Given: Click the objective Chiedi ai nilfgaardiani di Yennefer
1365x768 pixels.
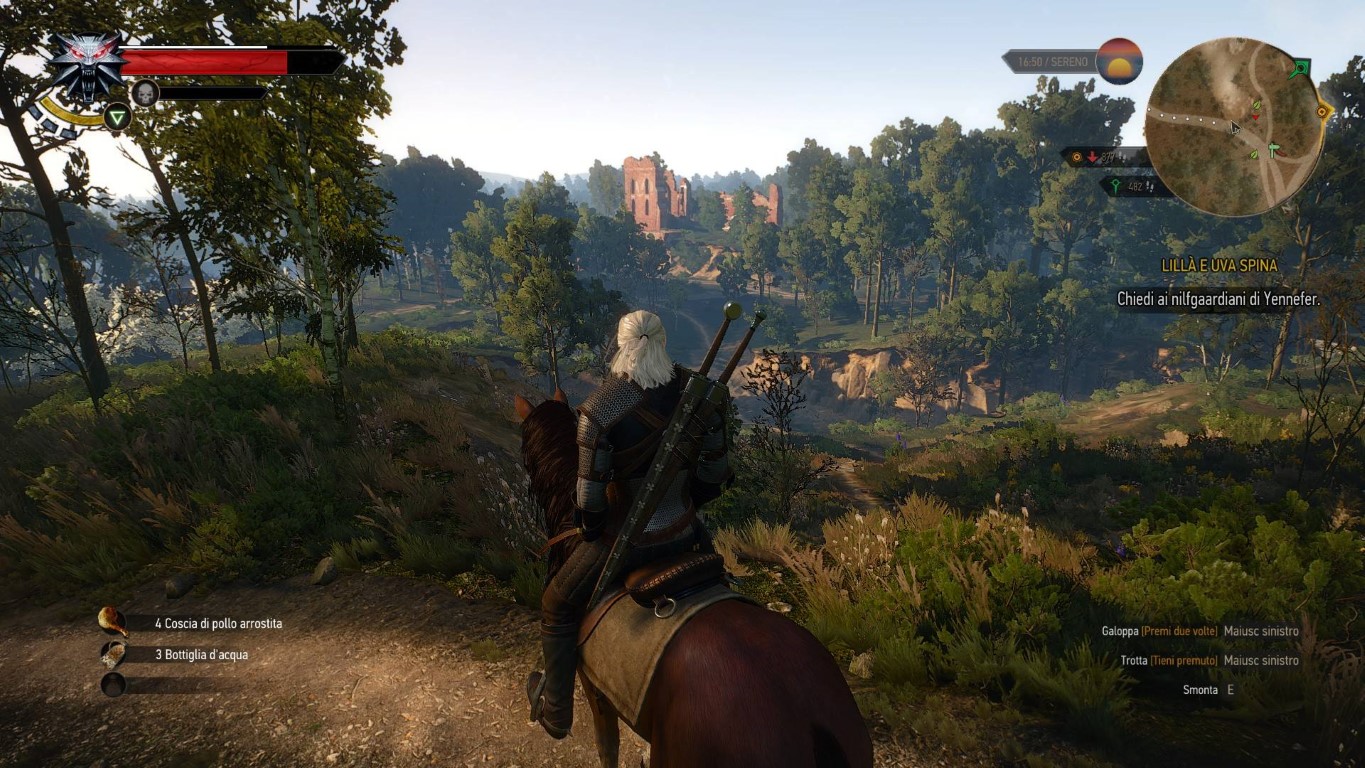Looking at the screenshot, I should 1218,299.
